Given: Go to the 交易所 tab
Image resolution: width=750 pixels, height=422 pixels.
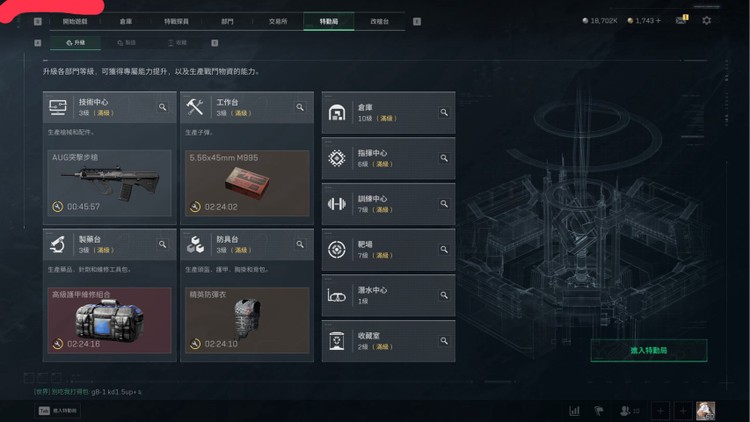Looking at the screenshot, I should (278, 20).
